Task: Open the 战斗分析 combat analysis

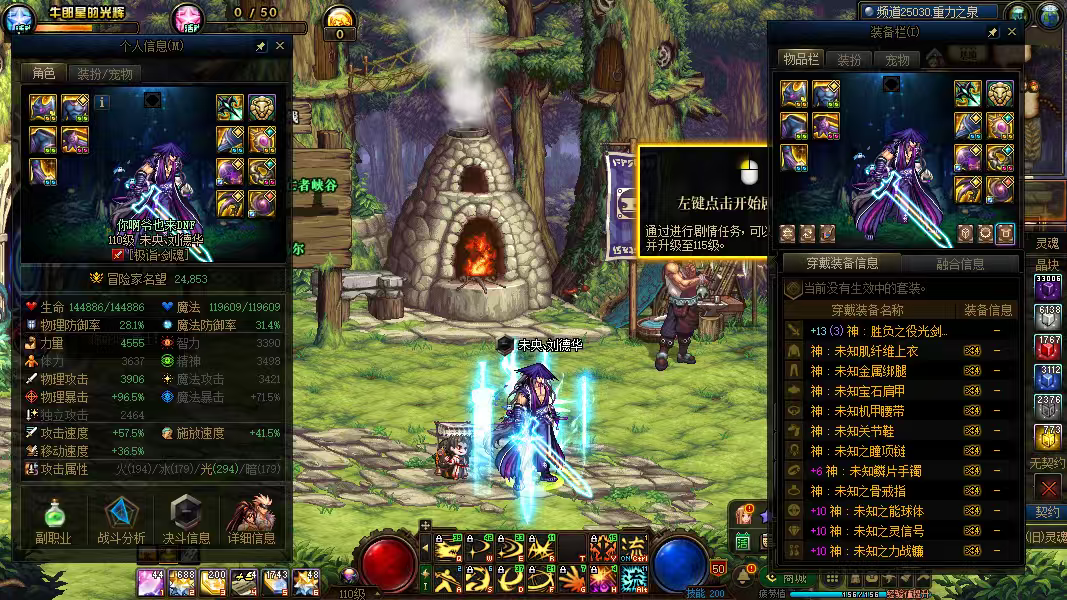Action: click(x=121, y=522)
